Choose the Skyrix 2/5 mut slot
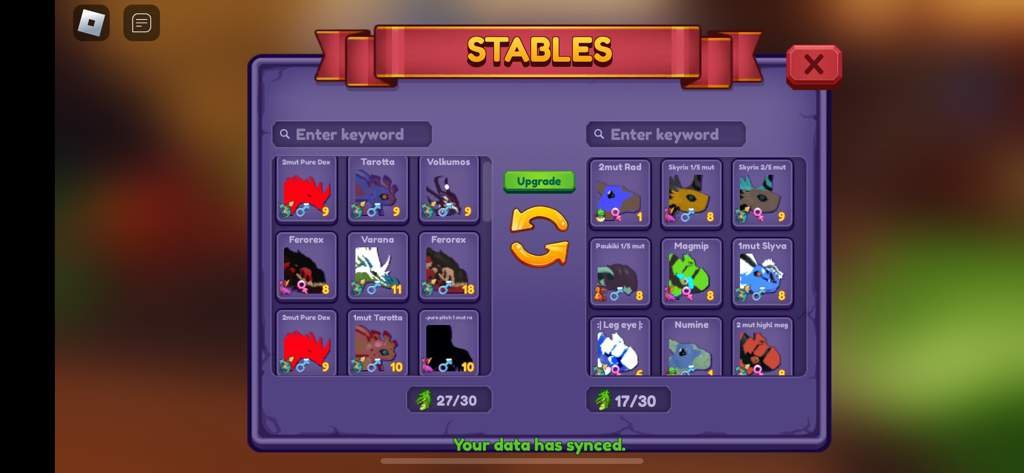 (x=762, y=193)
